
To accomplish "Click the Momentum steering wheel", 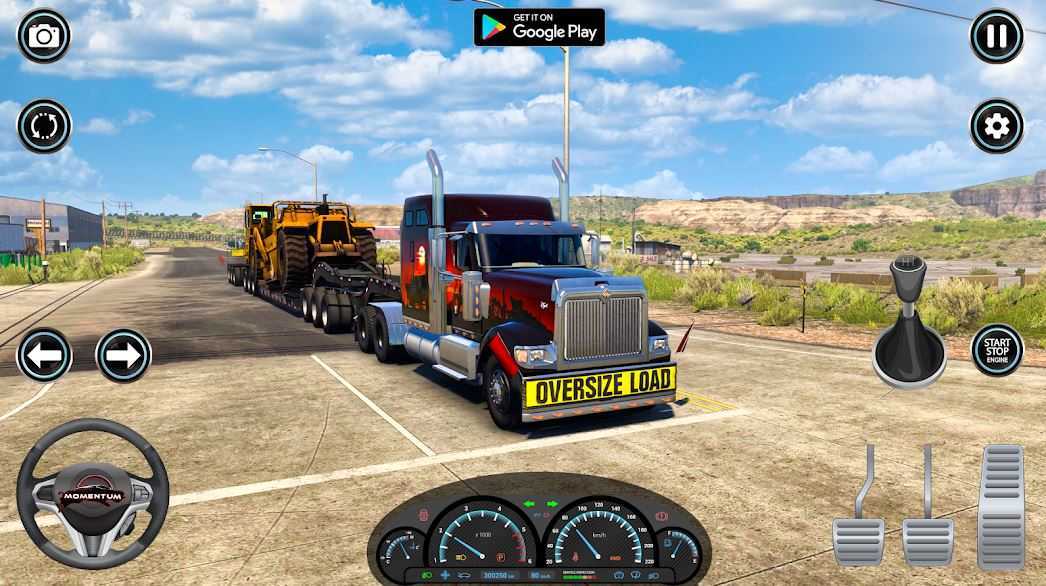I will 92,494.
